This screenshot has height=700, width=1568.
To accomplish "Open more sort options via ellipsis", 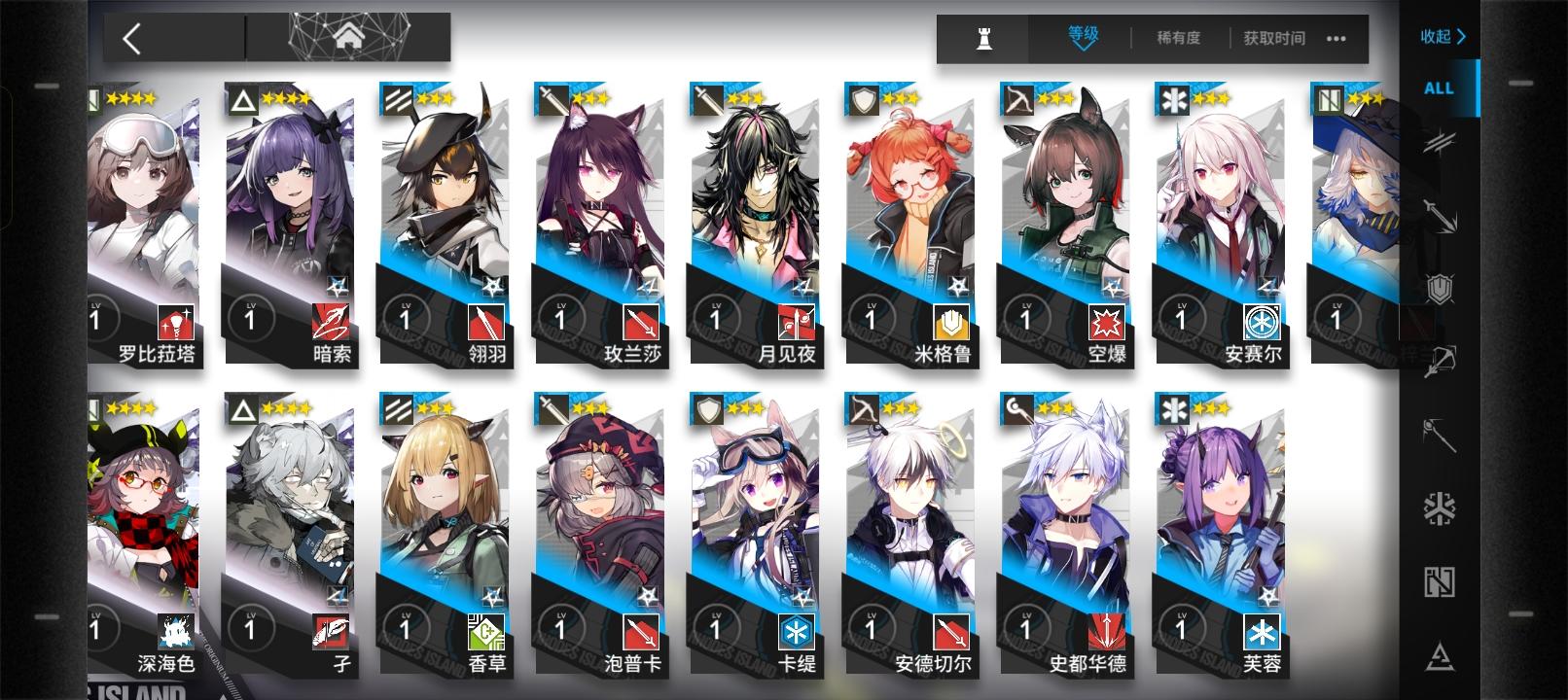I will (x=1336, y=40).
